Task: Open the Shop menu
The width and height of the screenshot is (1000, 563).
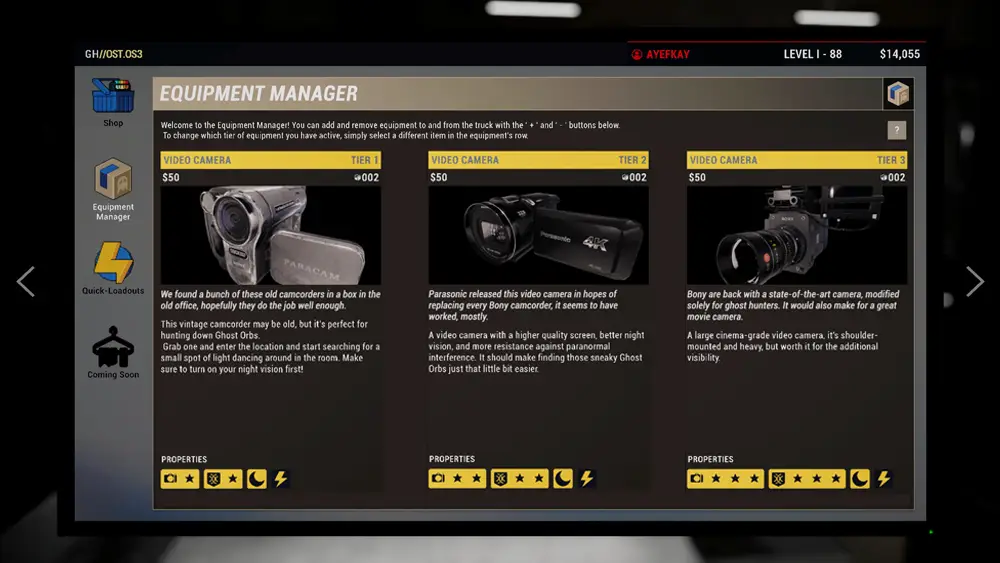Action: [x=113, y=100]
